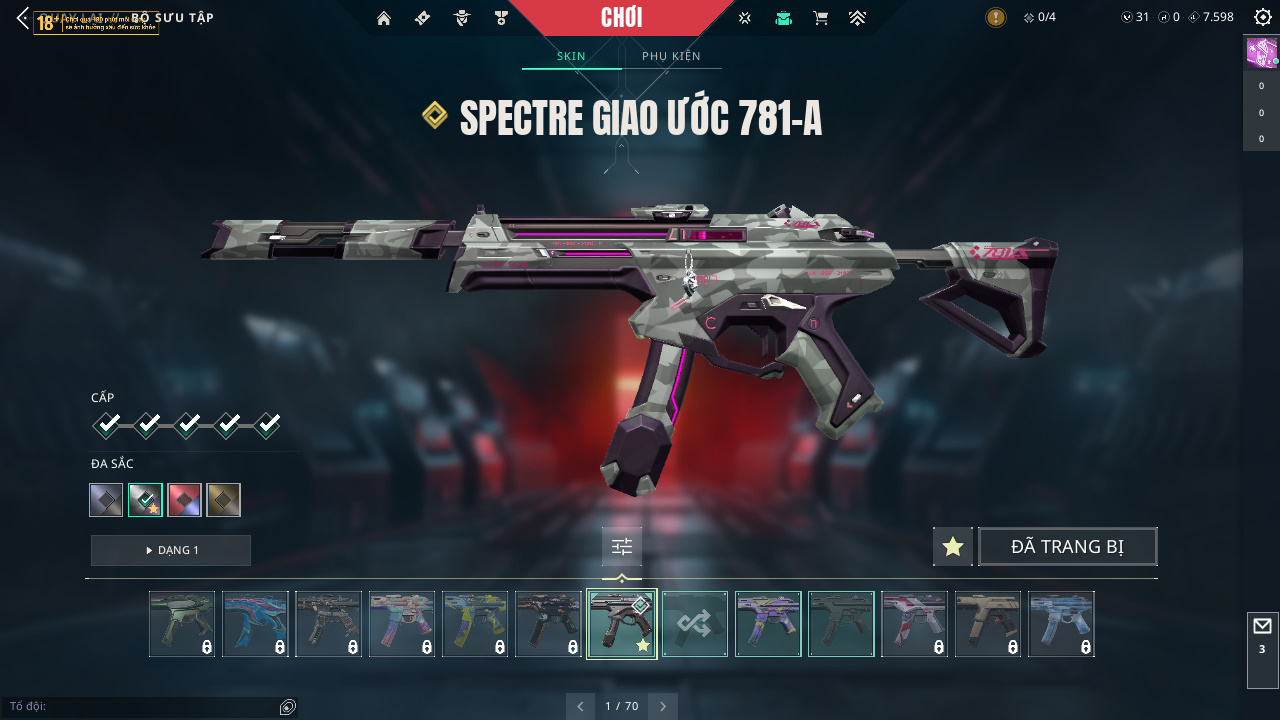Viewport: 1280px width, 720px height.
Task: Open settings with the gear icon
Action: tap(1262, 17)
